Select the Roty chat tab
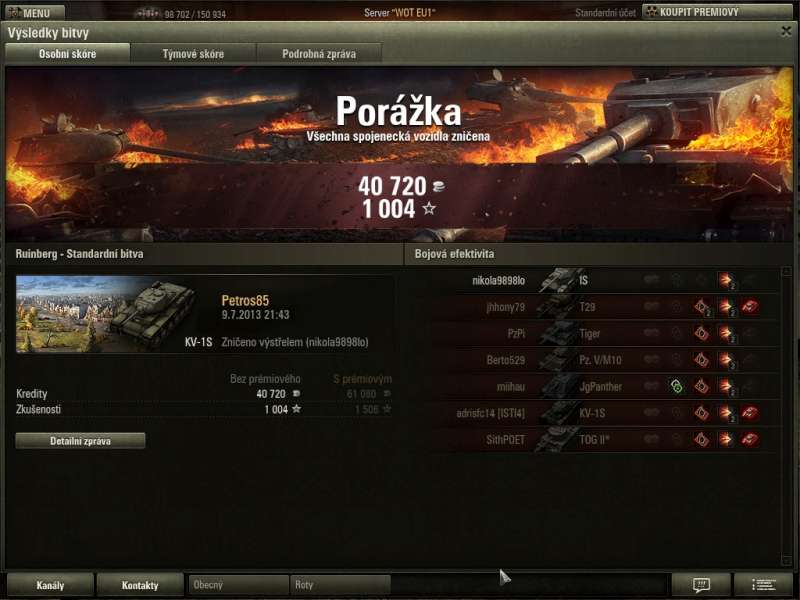The height and width of the screenshot is (600, 800). [x=340, y=585]
